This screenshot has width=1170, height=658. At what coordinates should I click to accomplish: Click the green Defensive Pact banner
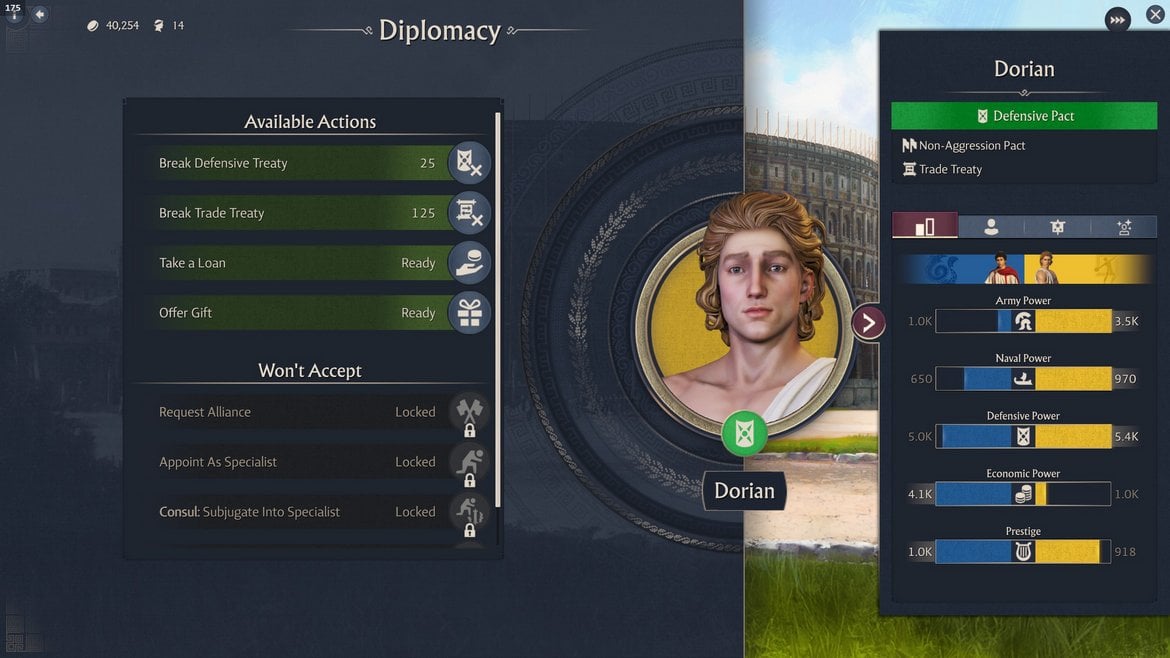1024,116
